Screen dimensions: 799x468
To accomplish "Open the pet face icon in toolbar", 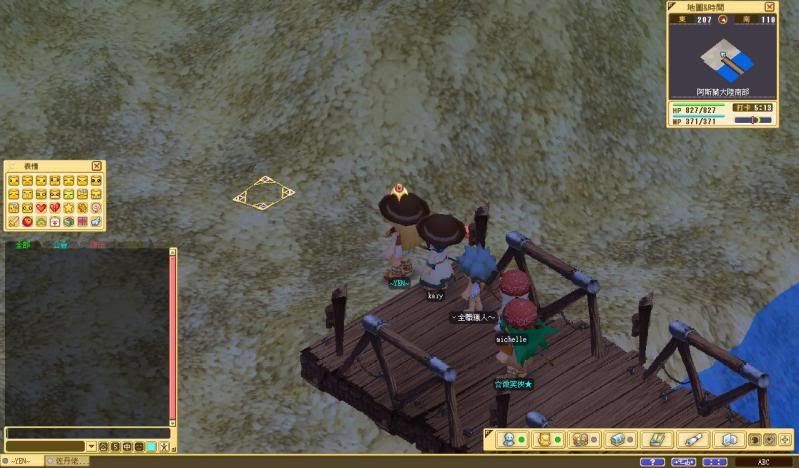I will click(544, 439).
